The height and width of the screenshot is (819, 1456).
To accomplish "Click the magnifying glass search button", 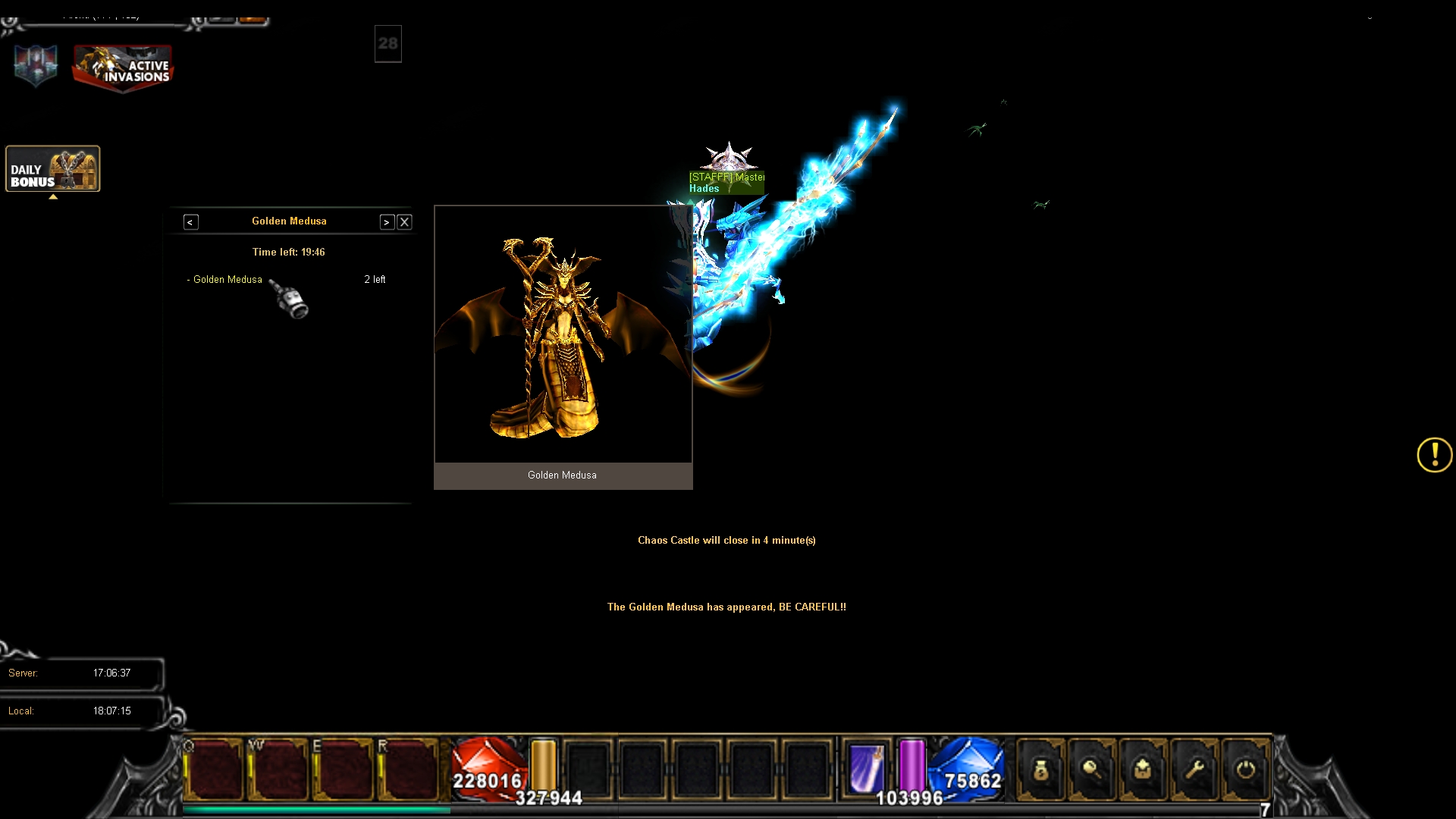I will pos(1092,770).
